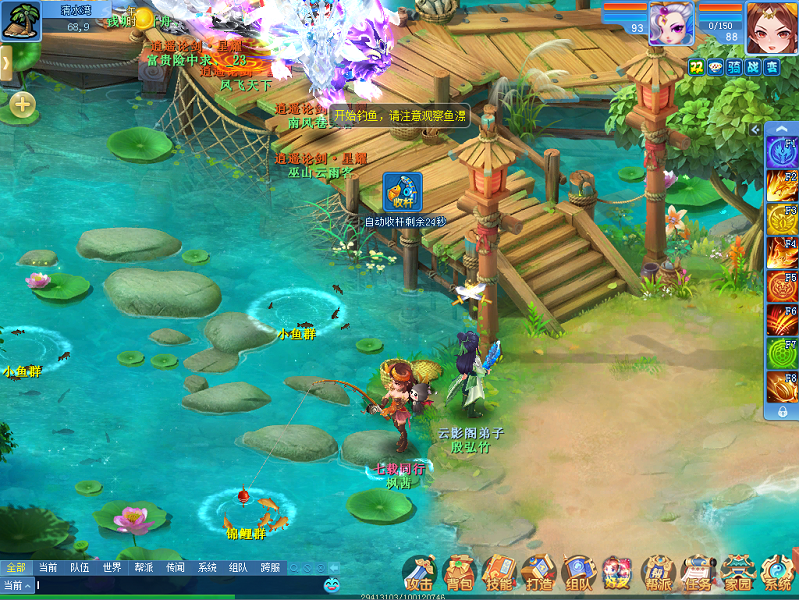The image size is (799, 600).
Task: Open the 背包 backpack menu
Action: [x=459, y=572]
